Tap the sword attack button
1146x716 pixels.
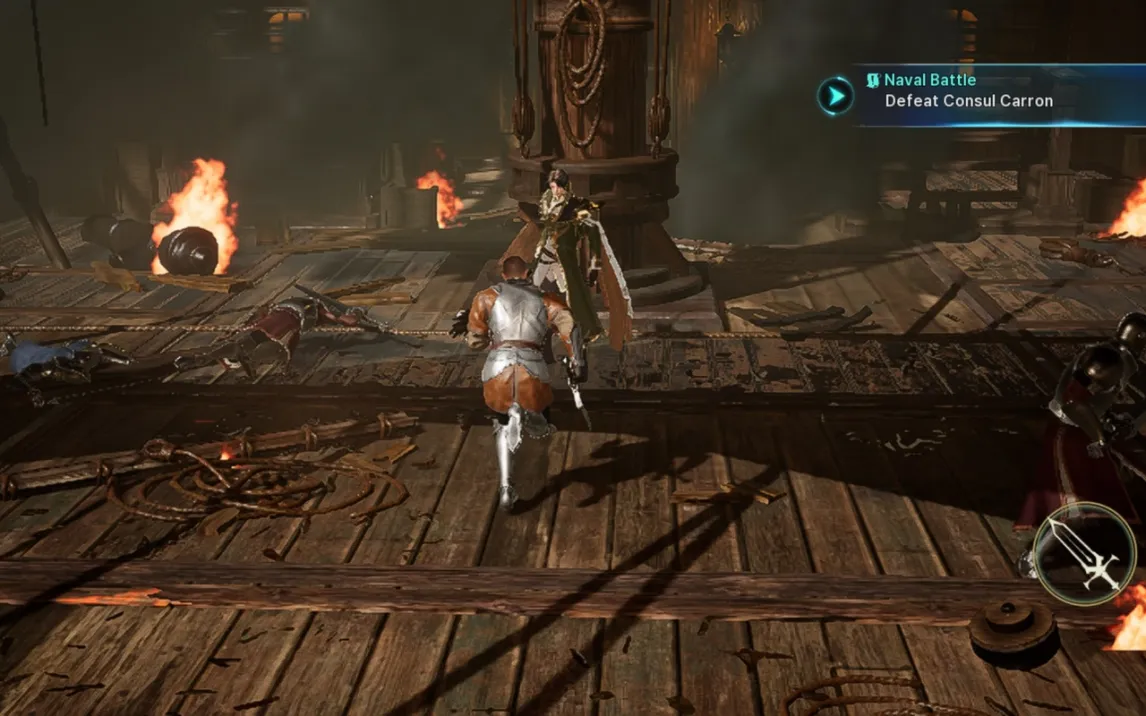pyautogui.click(x=1084, y=553)
